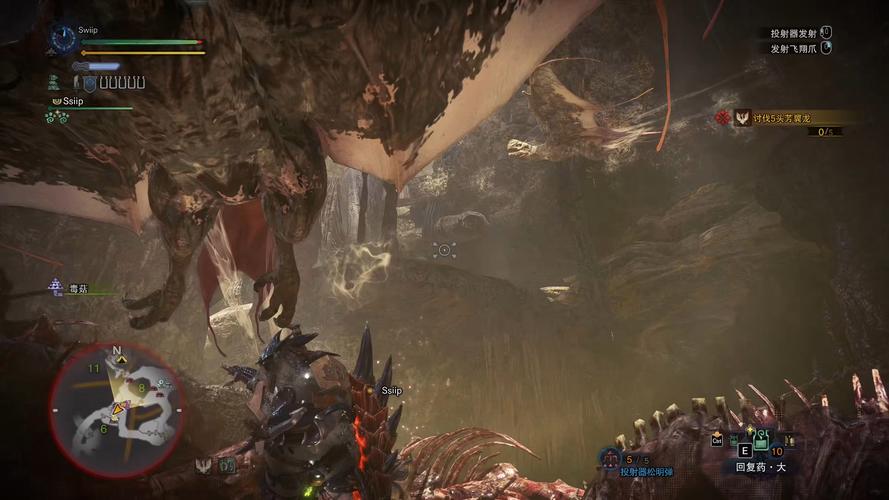Click the slinger torch pod ammo icon

point(610,458)
